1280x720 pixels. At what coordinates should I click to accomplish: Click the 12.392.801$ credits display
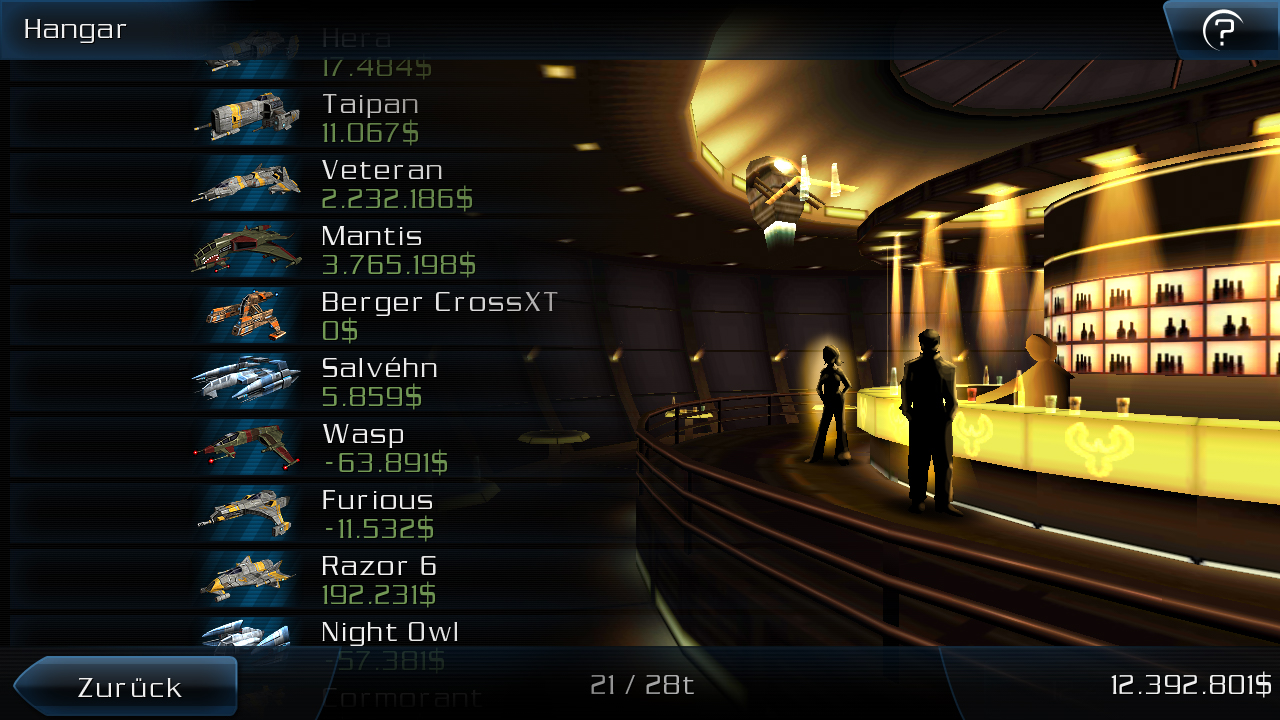(1190, 687)
